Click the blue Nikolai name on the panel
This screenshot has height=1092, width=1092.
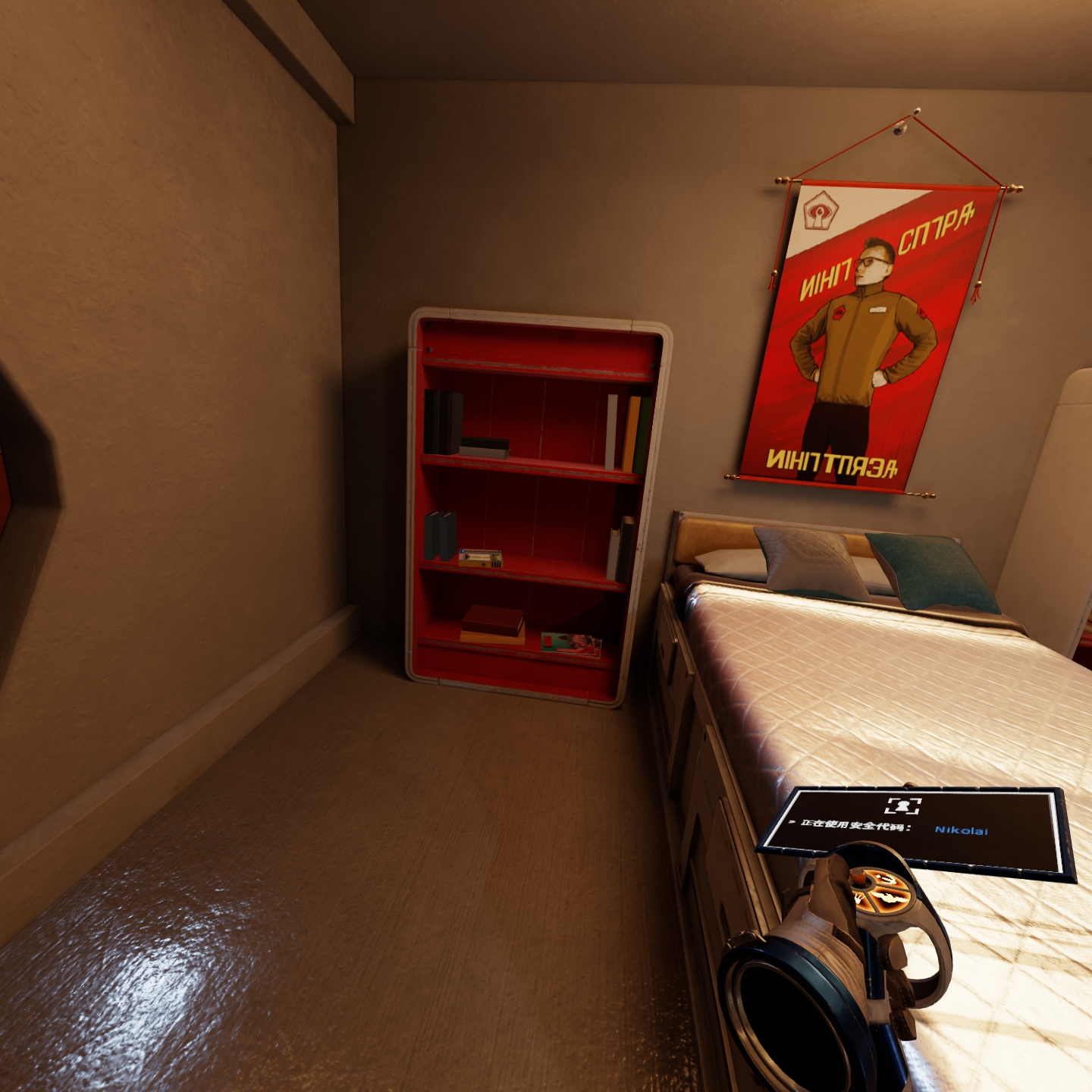[x=962, y=830]
